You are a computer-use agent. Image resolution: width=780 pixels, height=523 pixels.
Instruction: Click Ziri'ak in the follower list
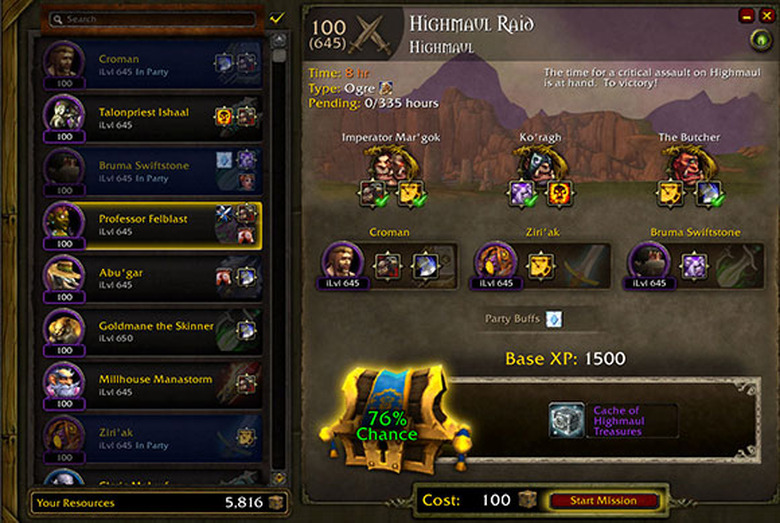click(150, 439)
